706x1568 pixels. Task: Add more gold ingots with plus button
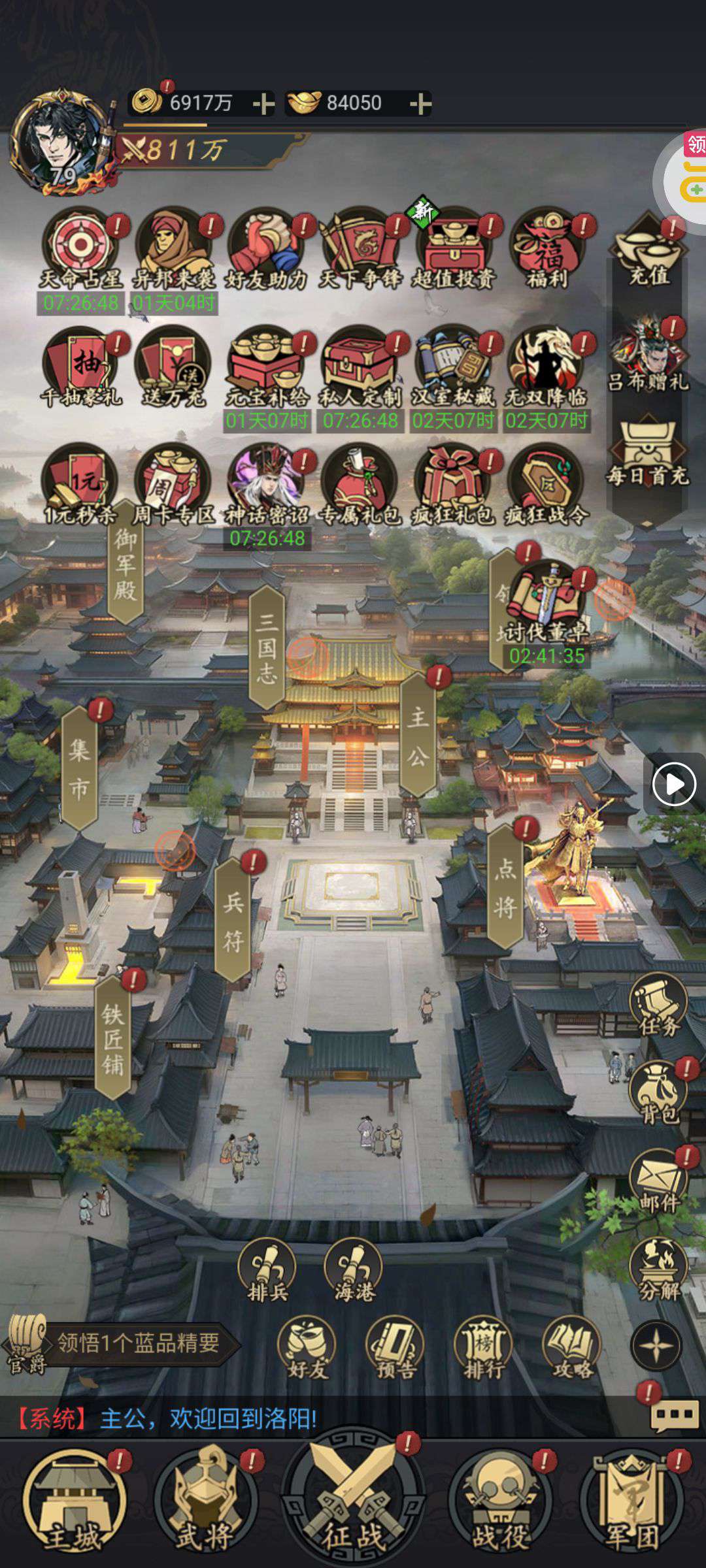tap(420, 104)
